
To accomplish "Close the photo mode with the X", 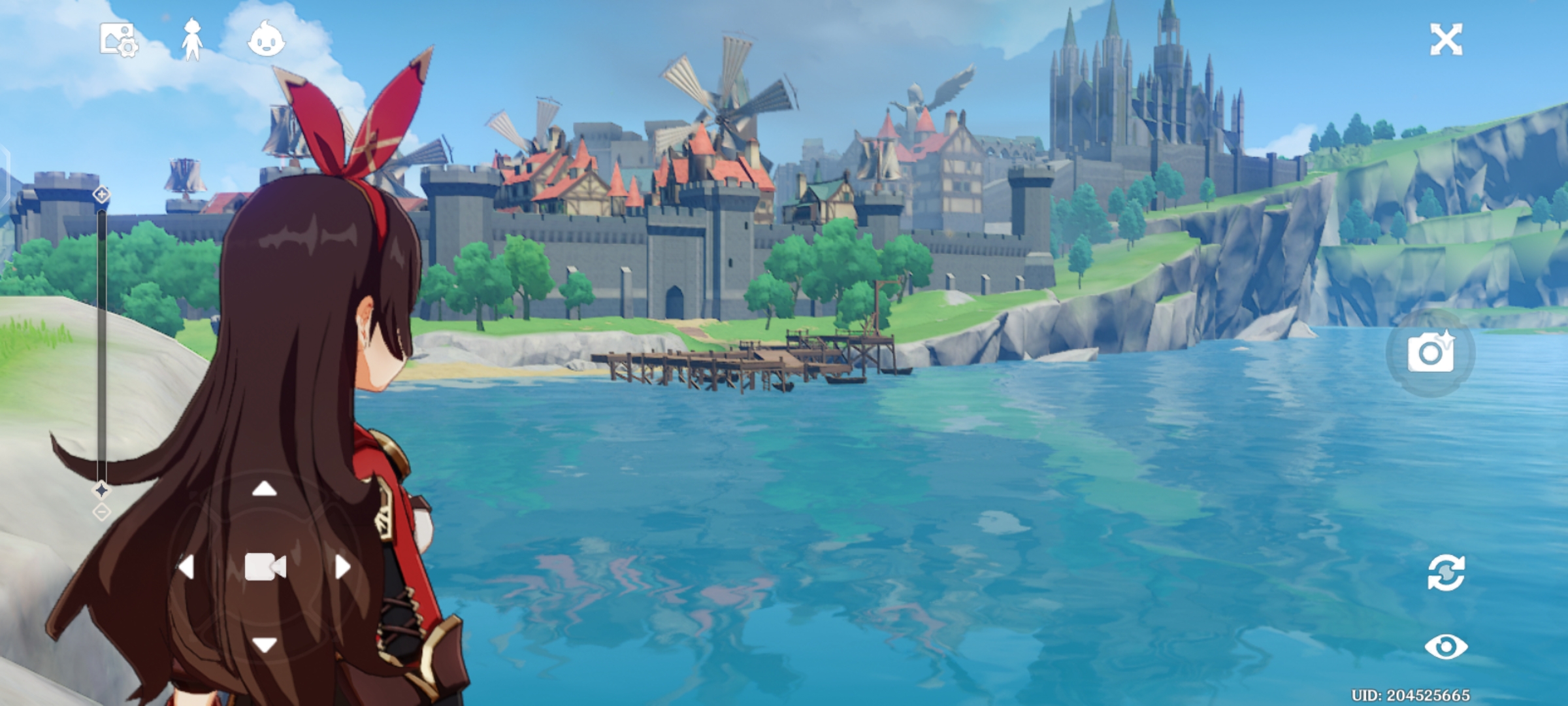I will tap(1446, 40).
